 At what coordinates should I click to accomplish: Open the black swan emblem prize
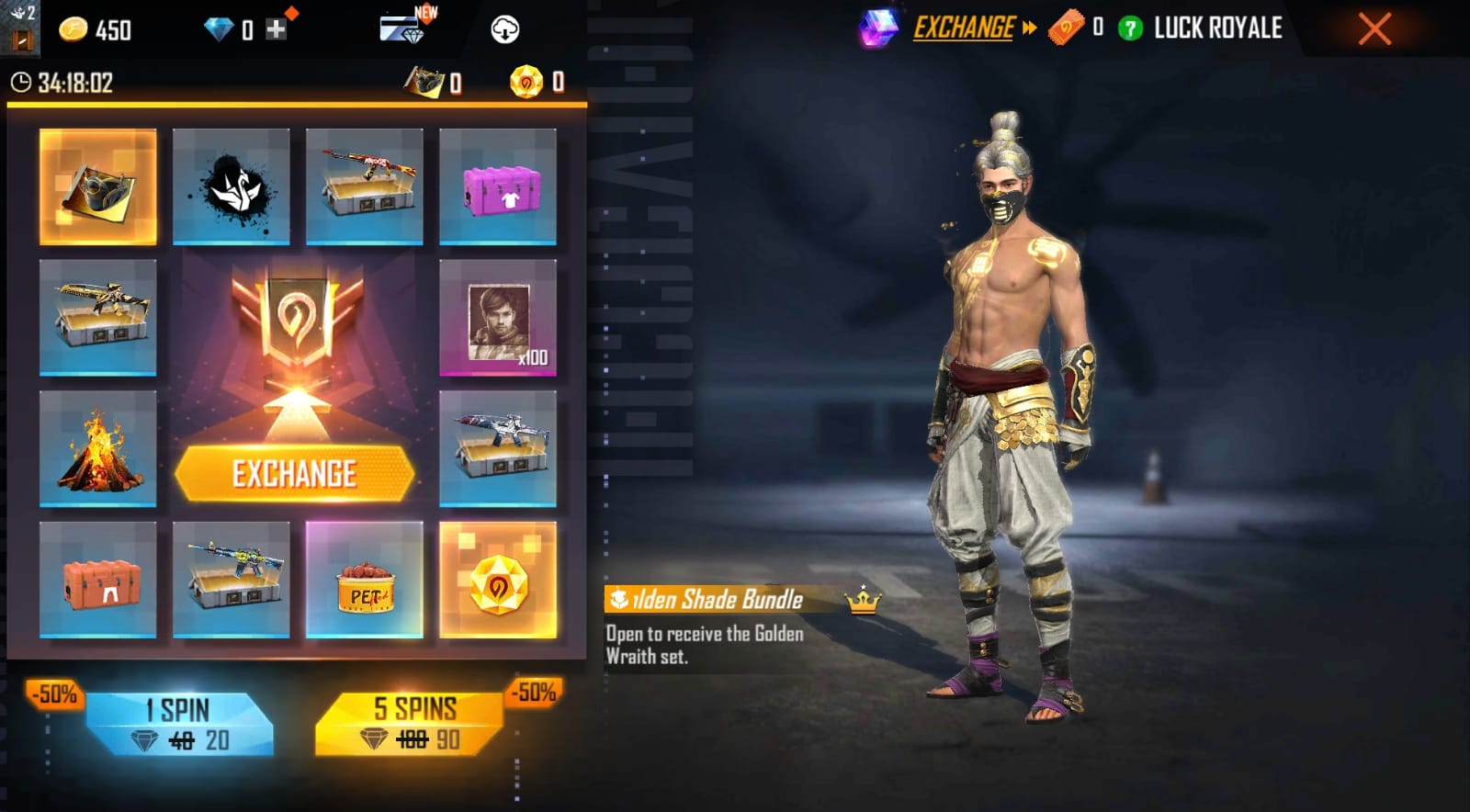click(231, 186)
